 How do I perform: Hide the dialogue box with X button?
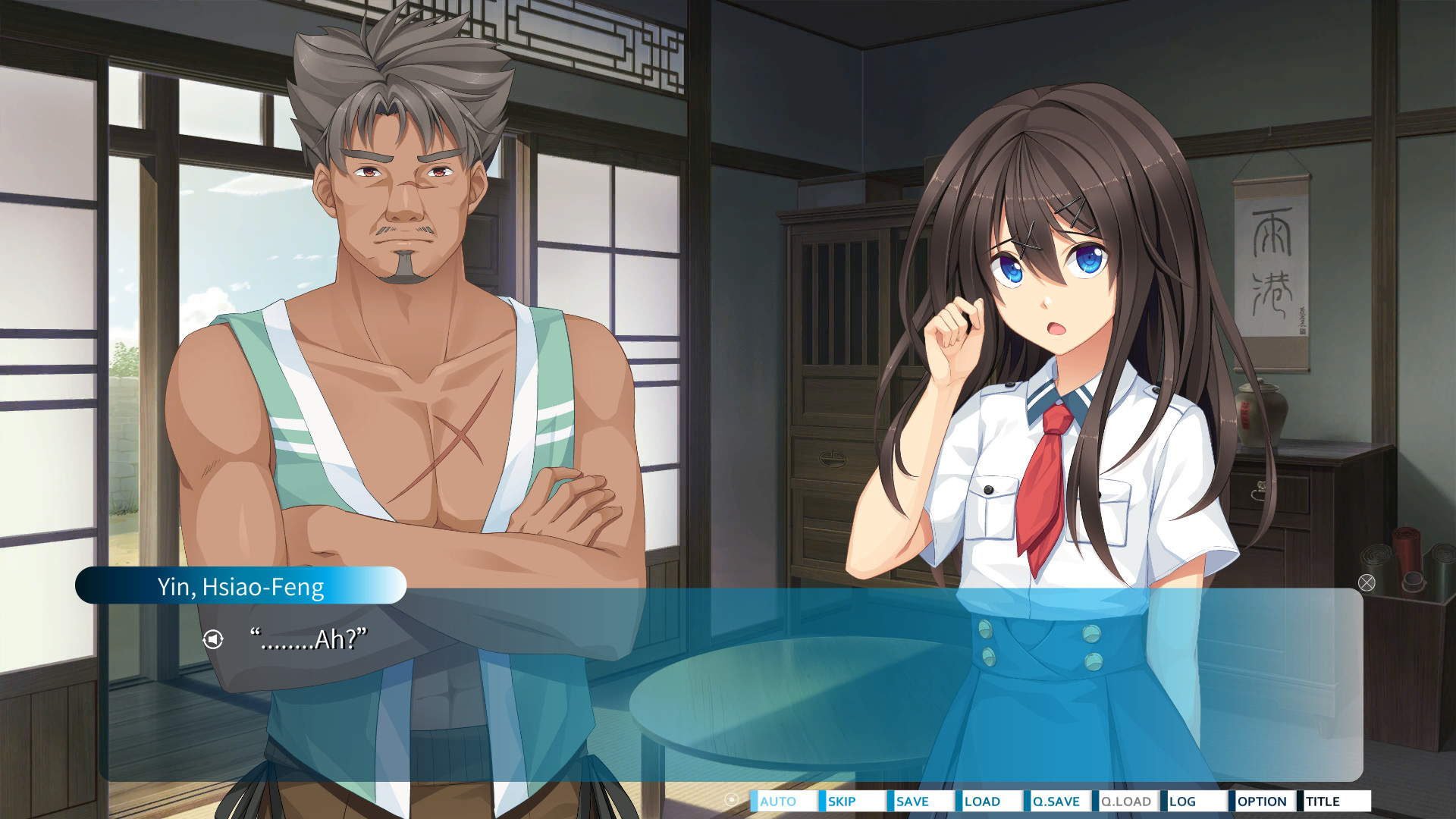1367,582
